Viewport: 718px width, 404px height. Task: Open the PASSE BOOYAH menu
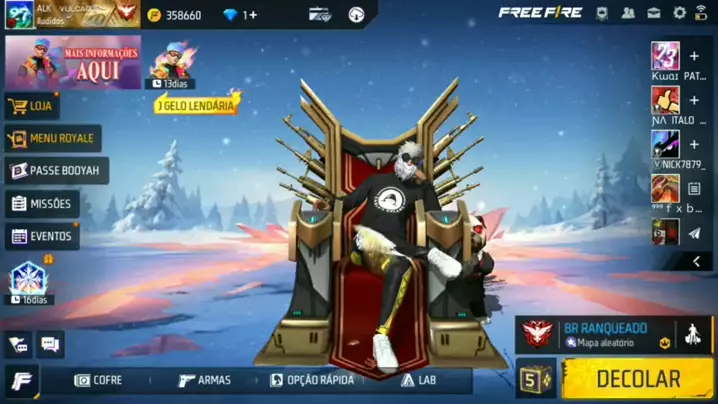pyautogui.click(x=56, y=171)
